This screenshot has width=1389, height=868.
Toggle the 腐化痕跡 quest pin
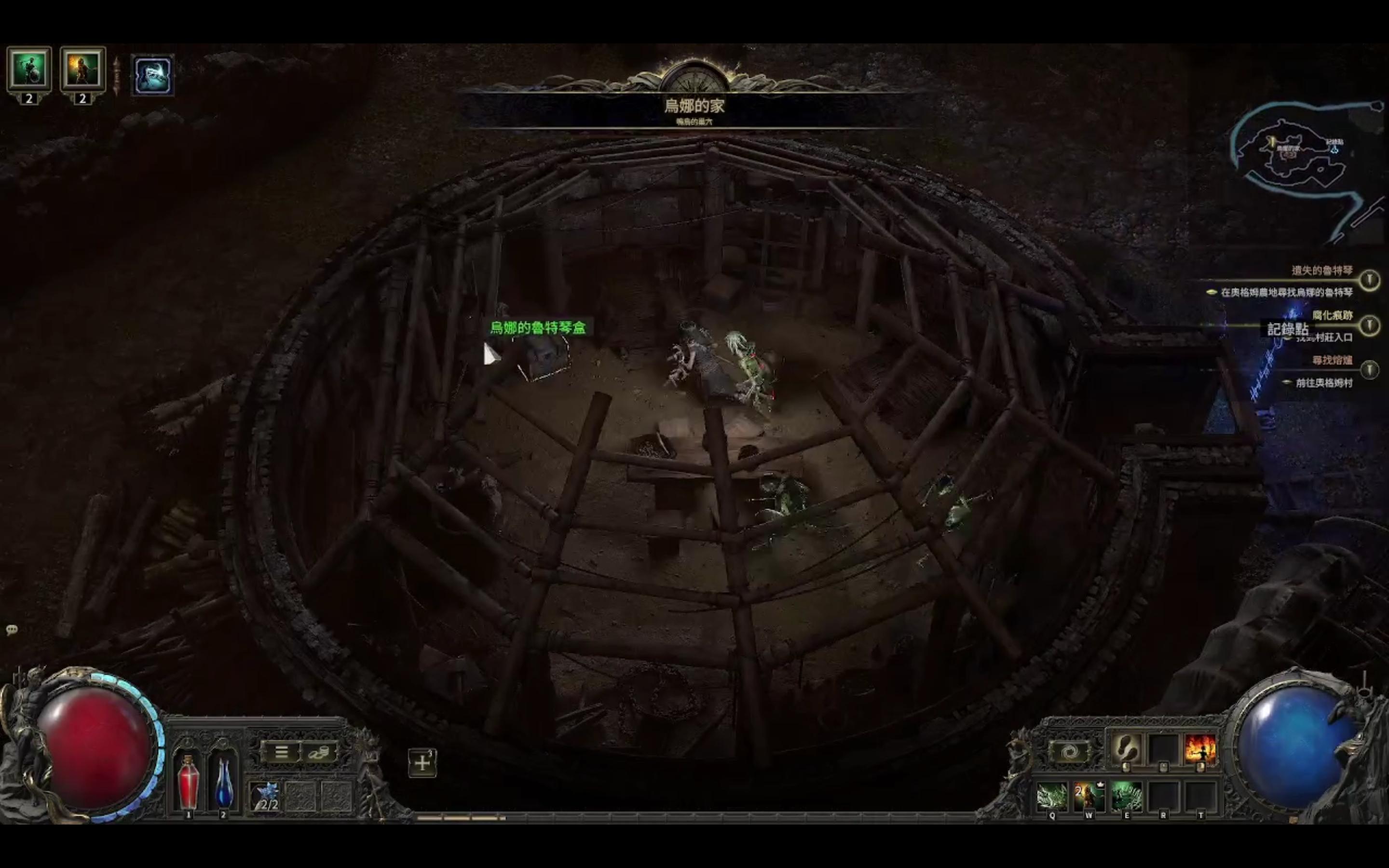[x=1370, y=325]
